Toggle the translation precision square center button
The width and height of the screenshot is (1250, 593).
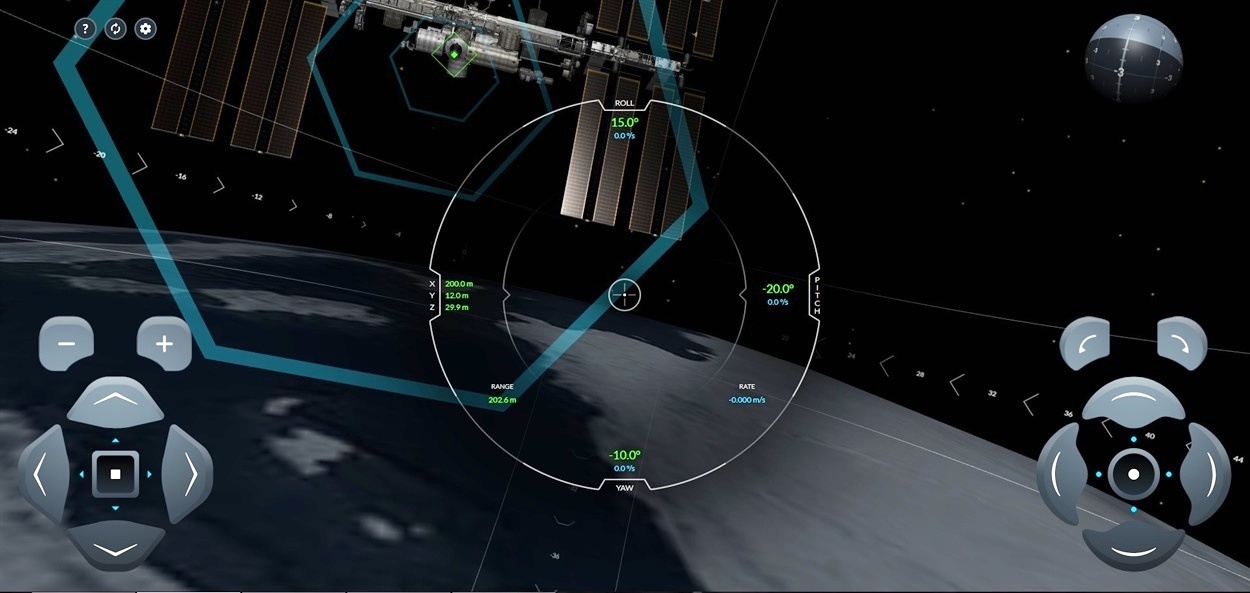115,474
